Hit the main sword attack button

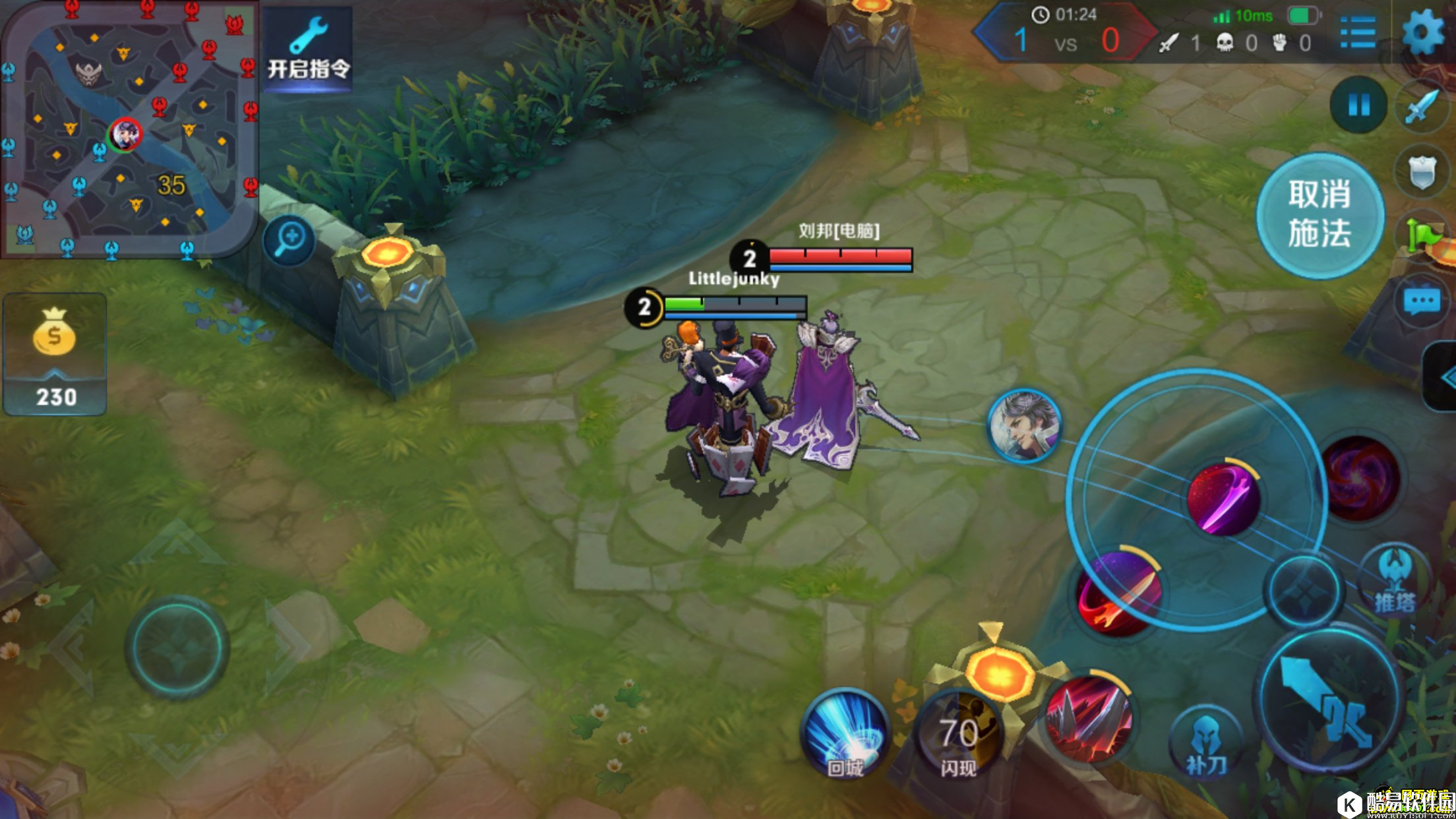pyautogui.click(x=1329, y=702)
